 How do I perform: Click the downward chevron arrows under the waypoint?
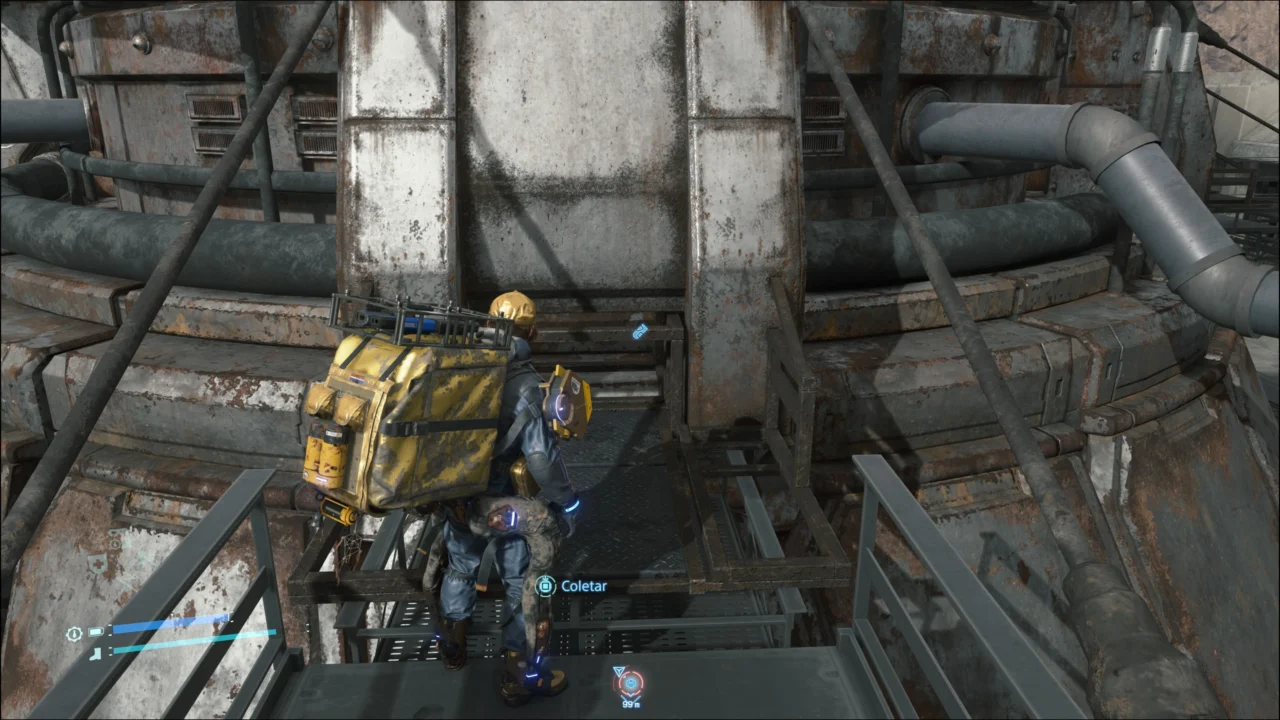click(x=630, y=696)
